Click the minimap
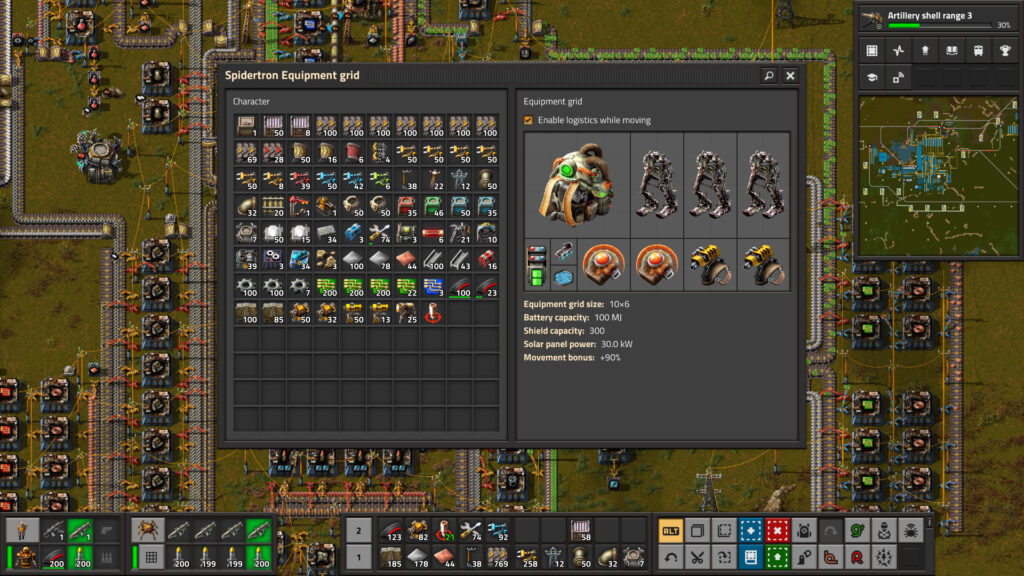This screenshot has width=1024, height=576. coord(937,175)
